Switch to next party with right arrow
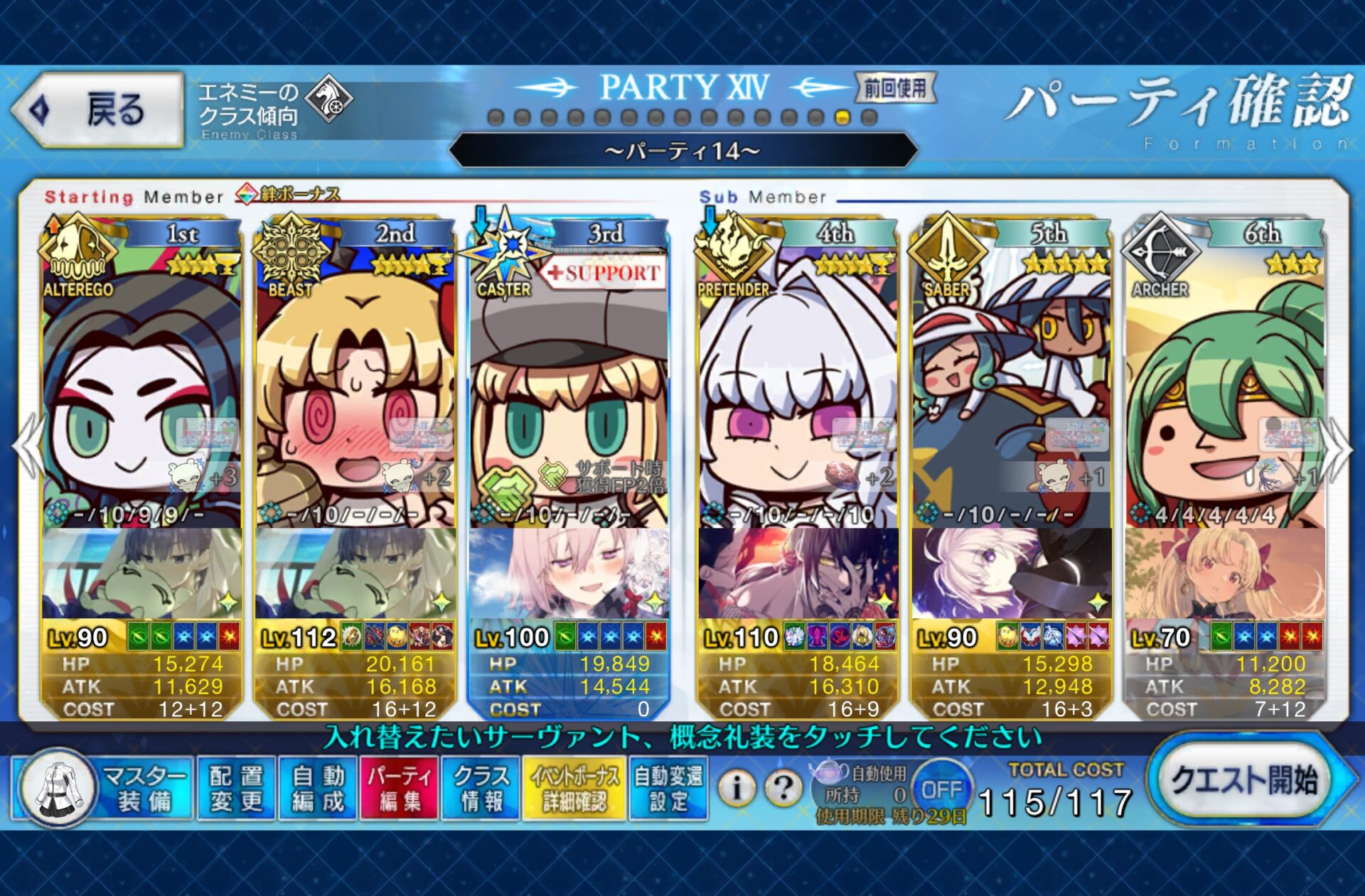This screenshot has width=1365, height=896. coord(1338,448)
